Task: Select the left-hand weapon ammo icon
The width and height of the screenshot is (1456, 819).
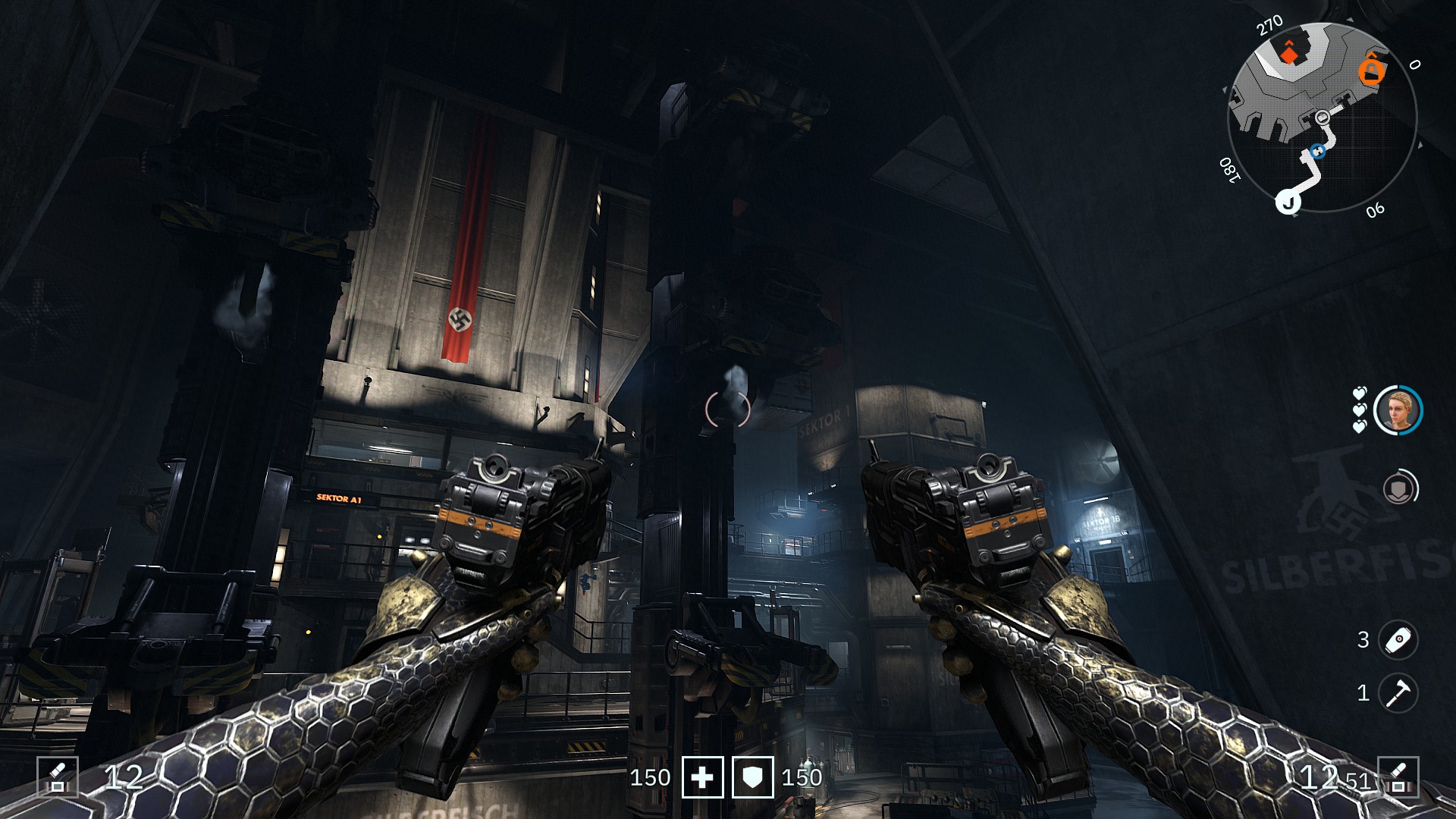Action: click(58, 777)
